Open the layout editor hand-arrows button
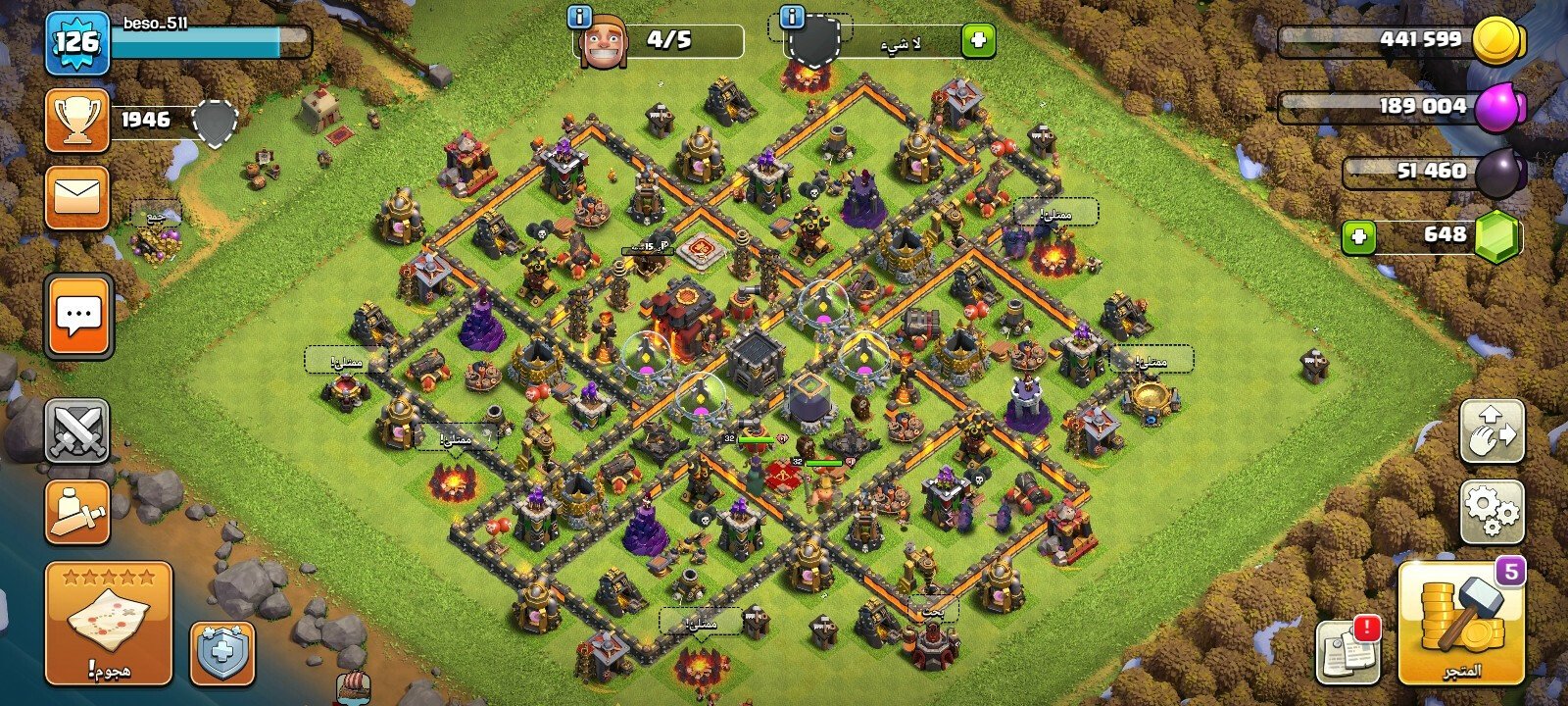The image size is (1568, 706). pos(1492,430)
